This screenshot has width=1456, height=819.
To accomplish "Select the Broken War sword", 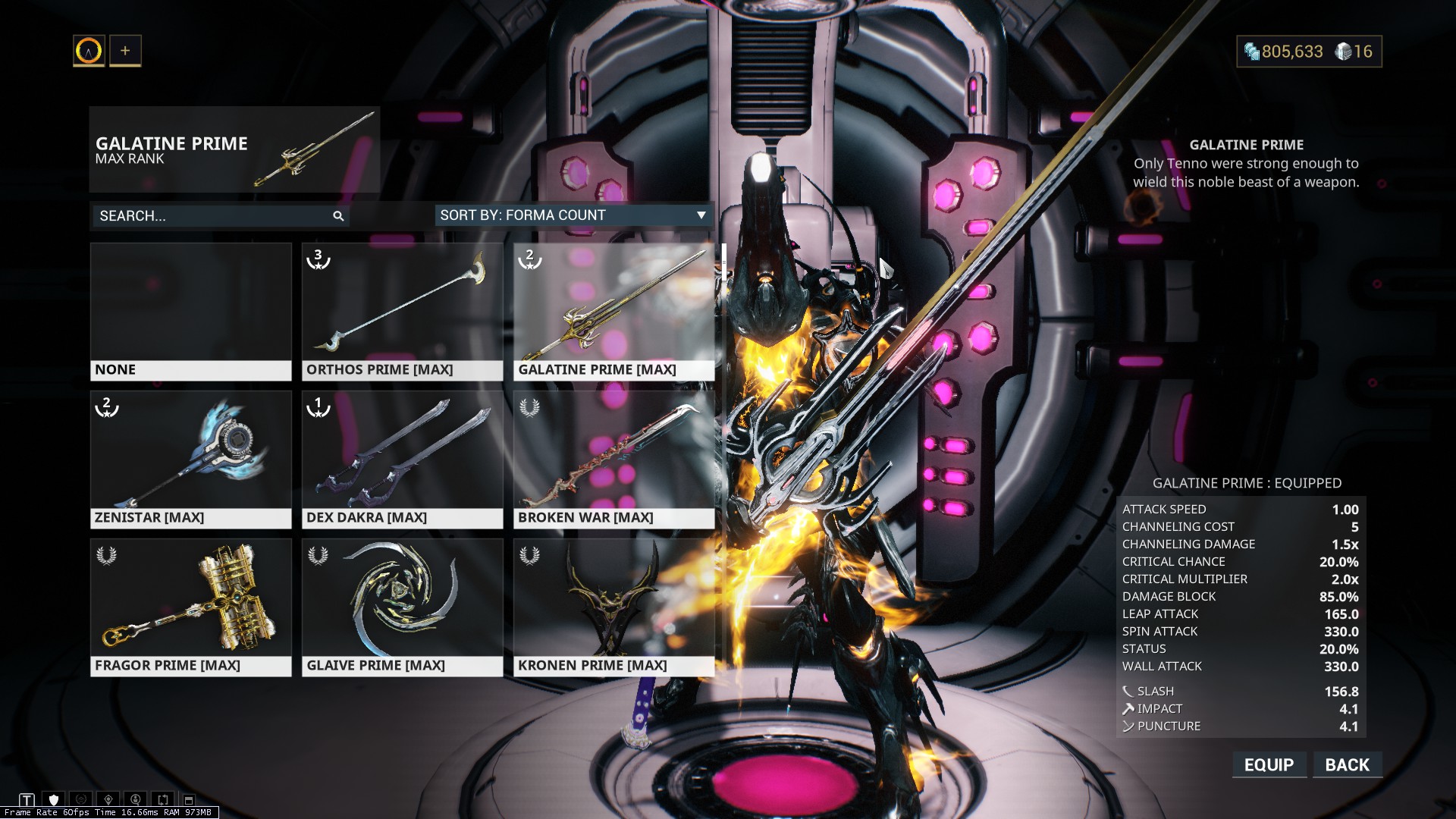I will pos(613,459).
